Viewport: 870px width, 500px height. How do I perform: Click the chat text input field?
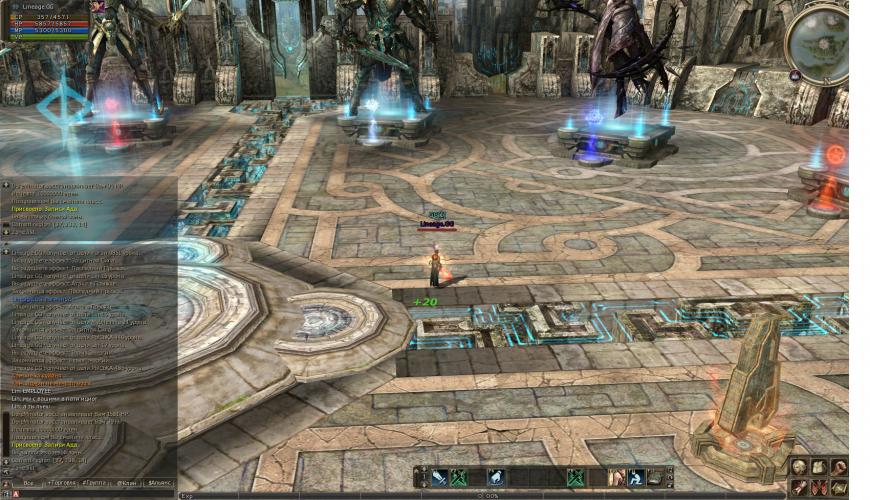click(x=90, y=494)
